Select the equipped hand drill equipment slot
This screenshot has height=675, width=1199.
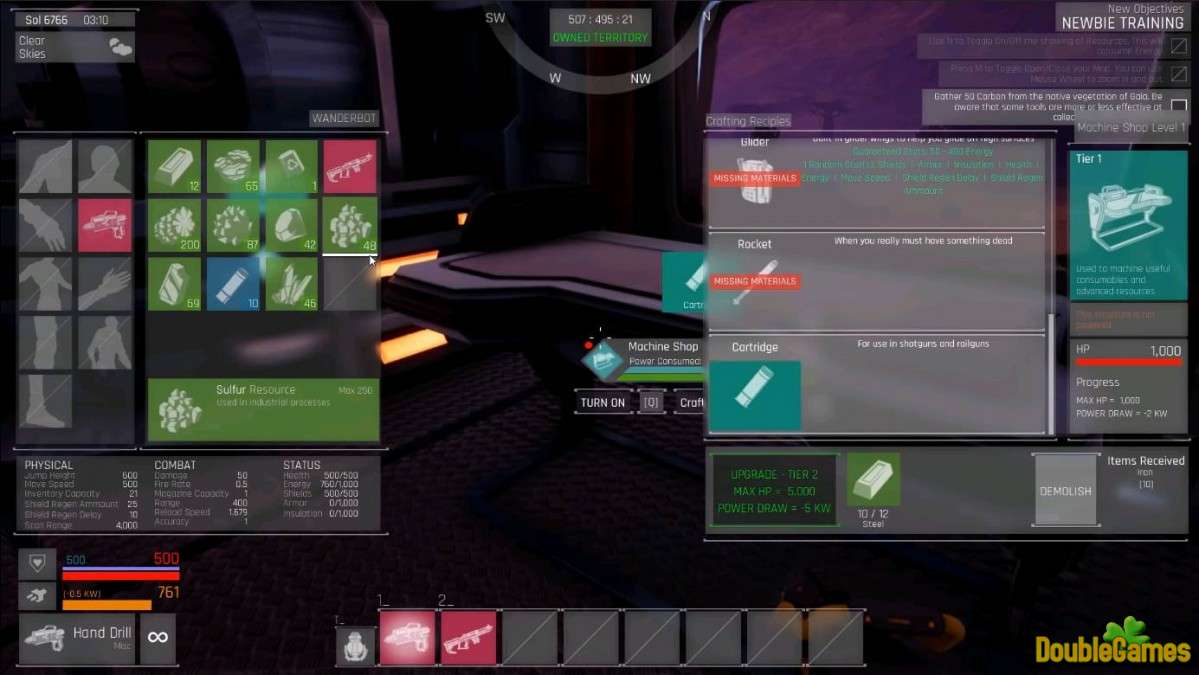coord(105,224)
